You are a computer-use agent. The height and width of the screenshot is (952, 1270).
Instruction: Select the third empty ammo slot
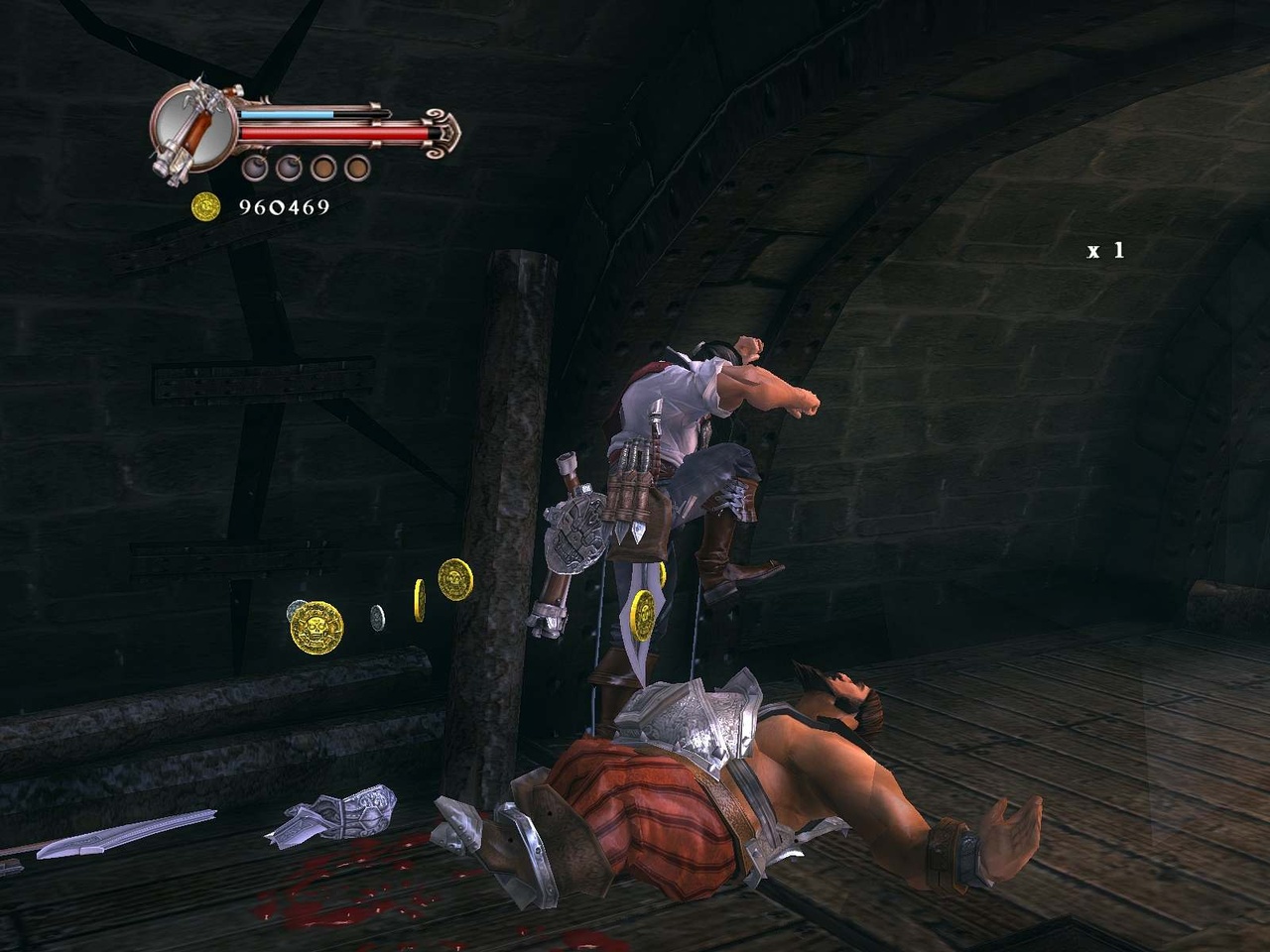tap(323, 168)
